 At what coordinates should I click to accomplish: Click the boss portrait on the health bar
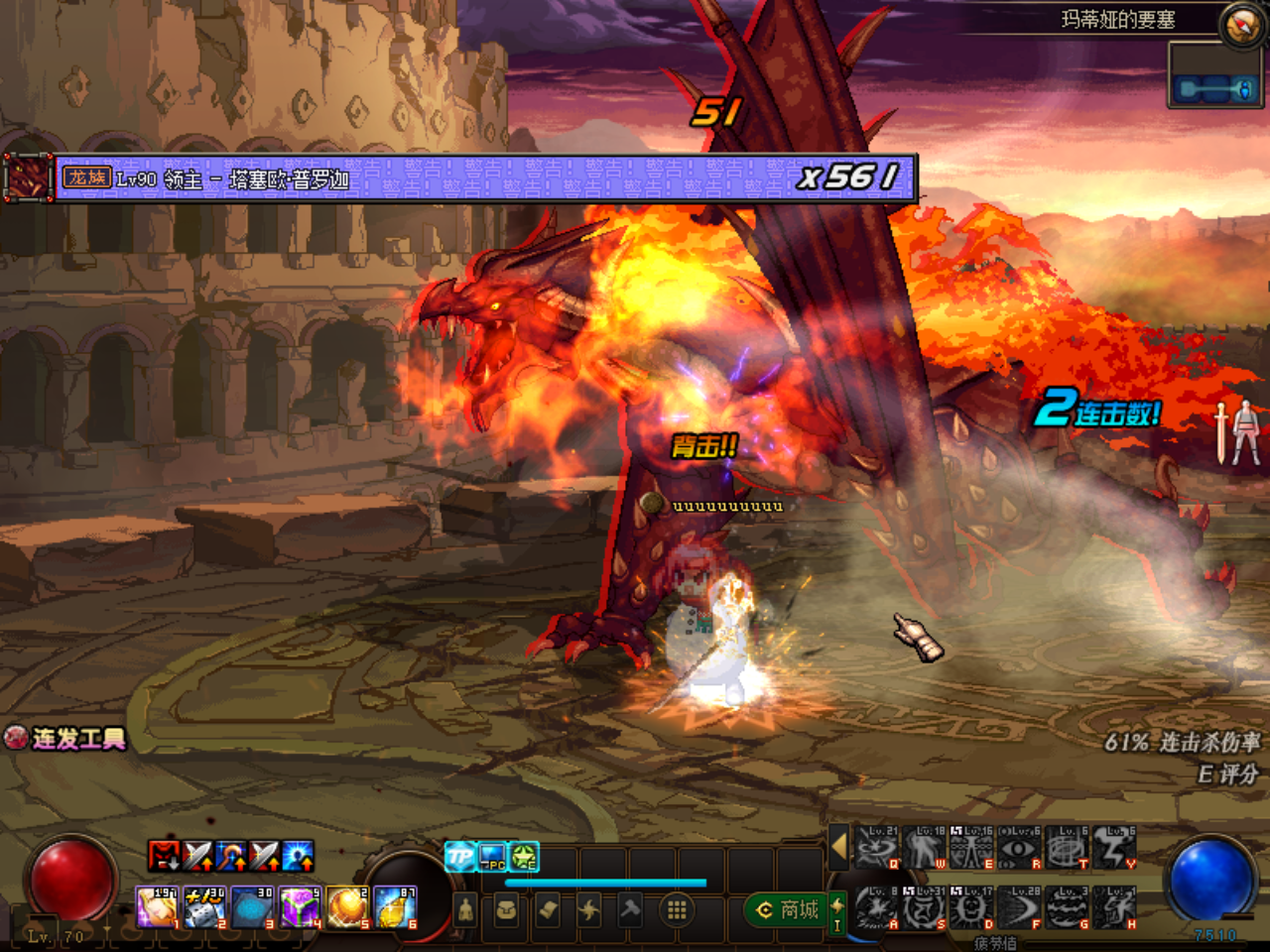click(28, 178)
